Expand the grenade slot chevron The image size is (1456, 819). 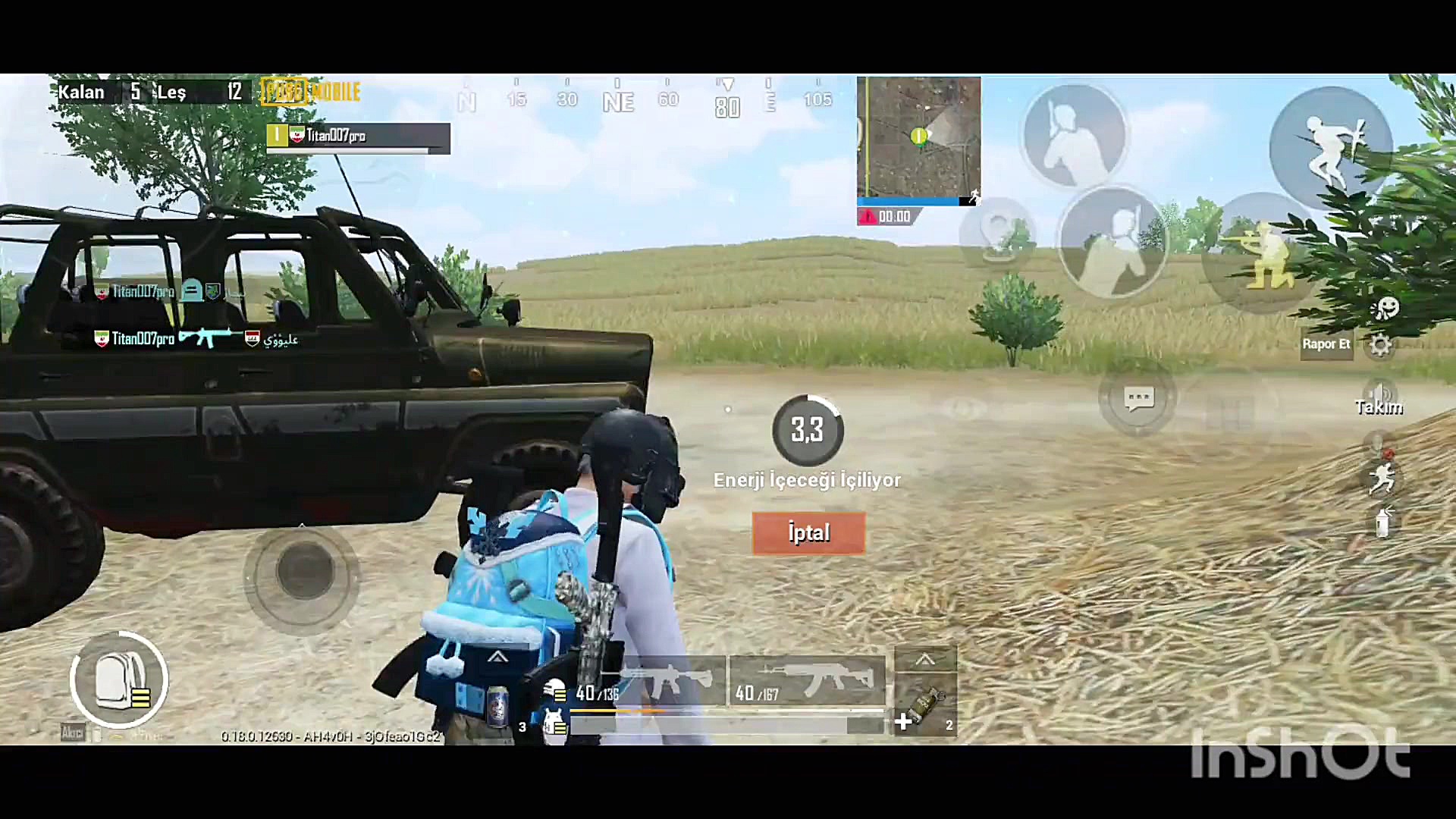[x=924, y=658]
